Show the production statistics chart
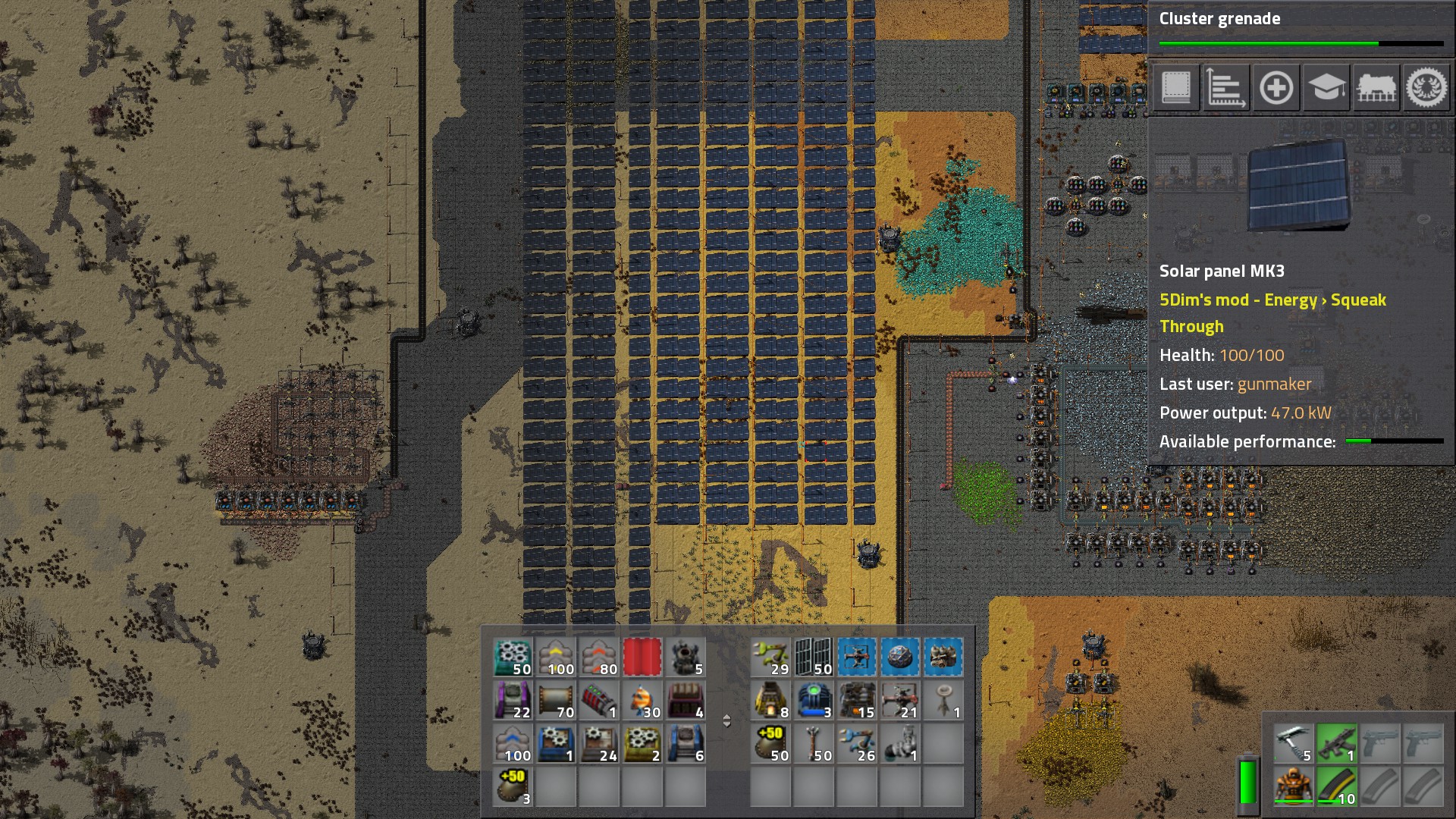The width and height of the screenshot is (1456, 819). (x=1225, y=88)
